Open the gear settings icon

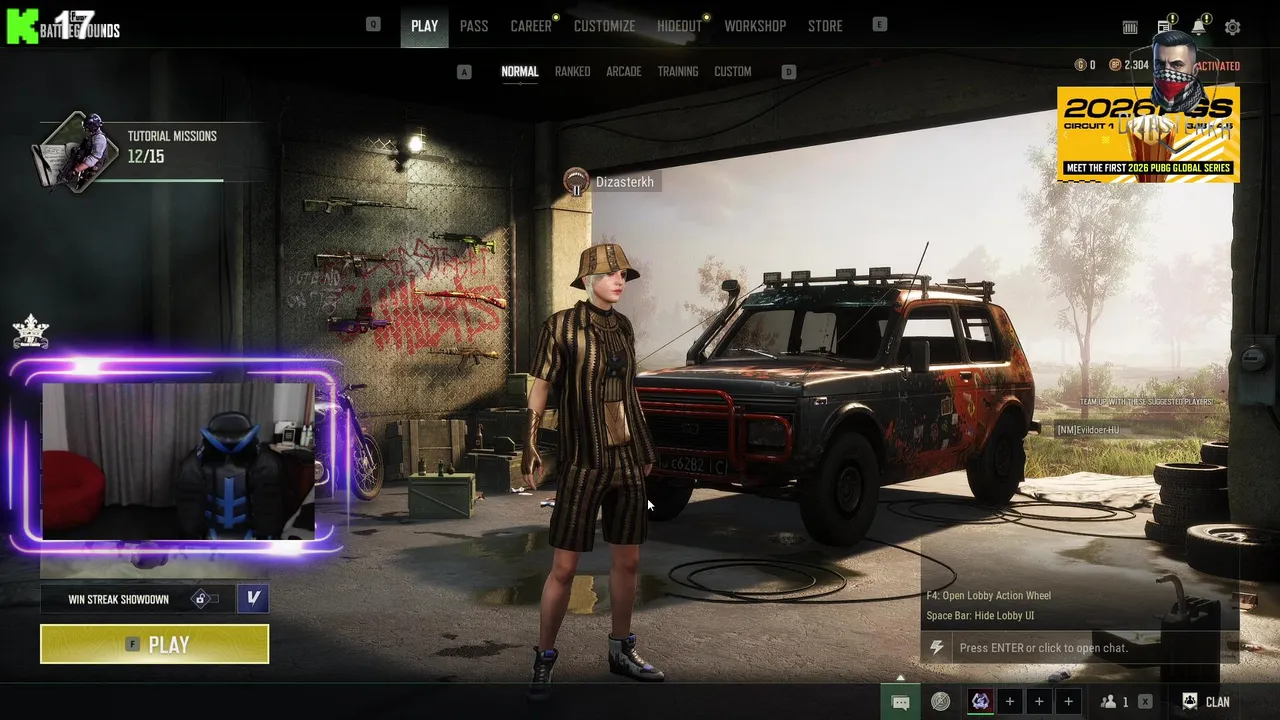click(x=1232, y=28)
